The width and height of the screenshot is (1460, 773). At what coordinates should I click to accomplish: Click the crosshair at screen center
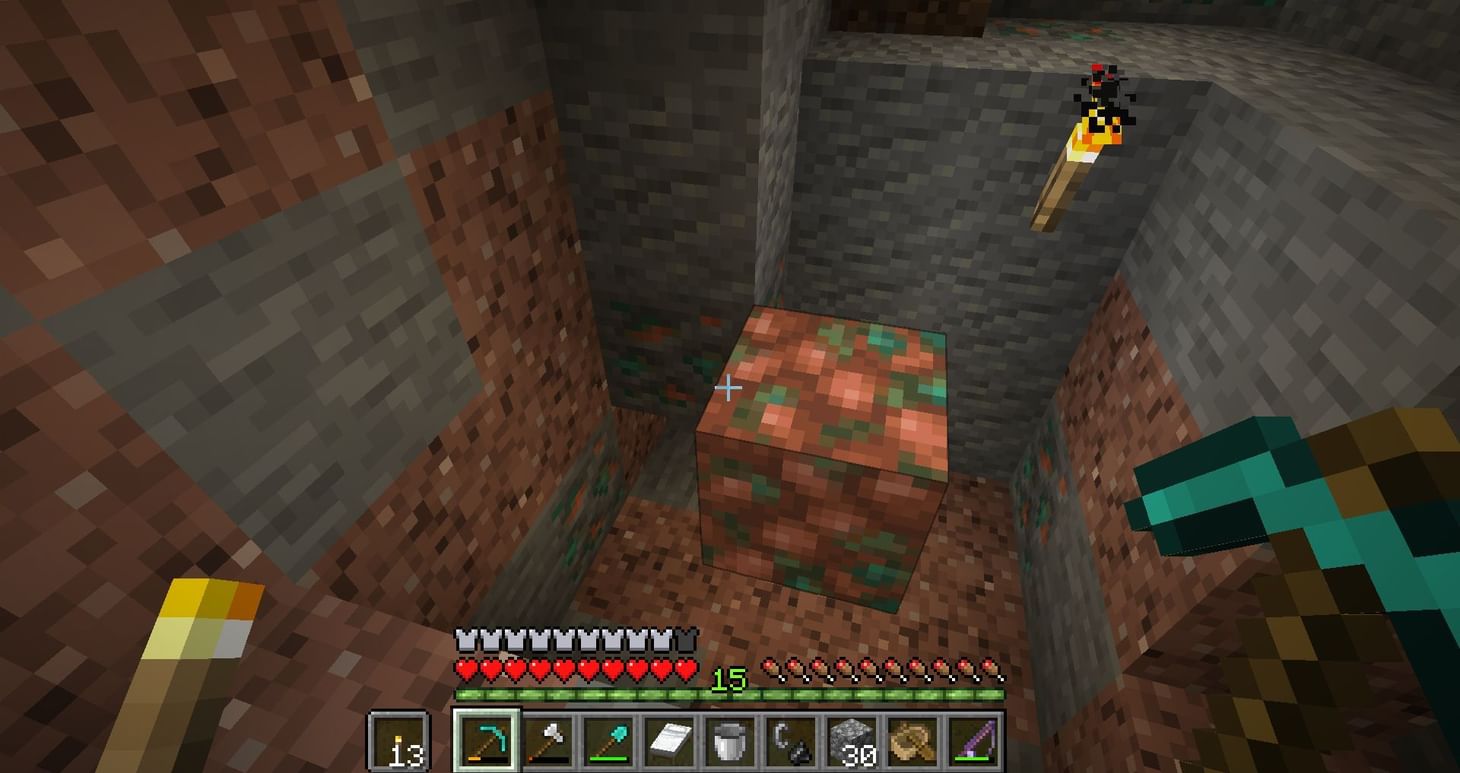coord(730,387)
